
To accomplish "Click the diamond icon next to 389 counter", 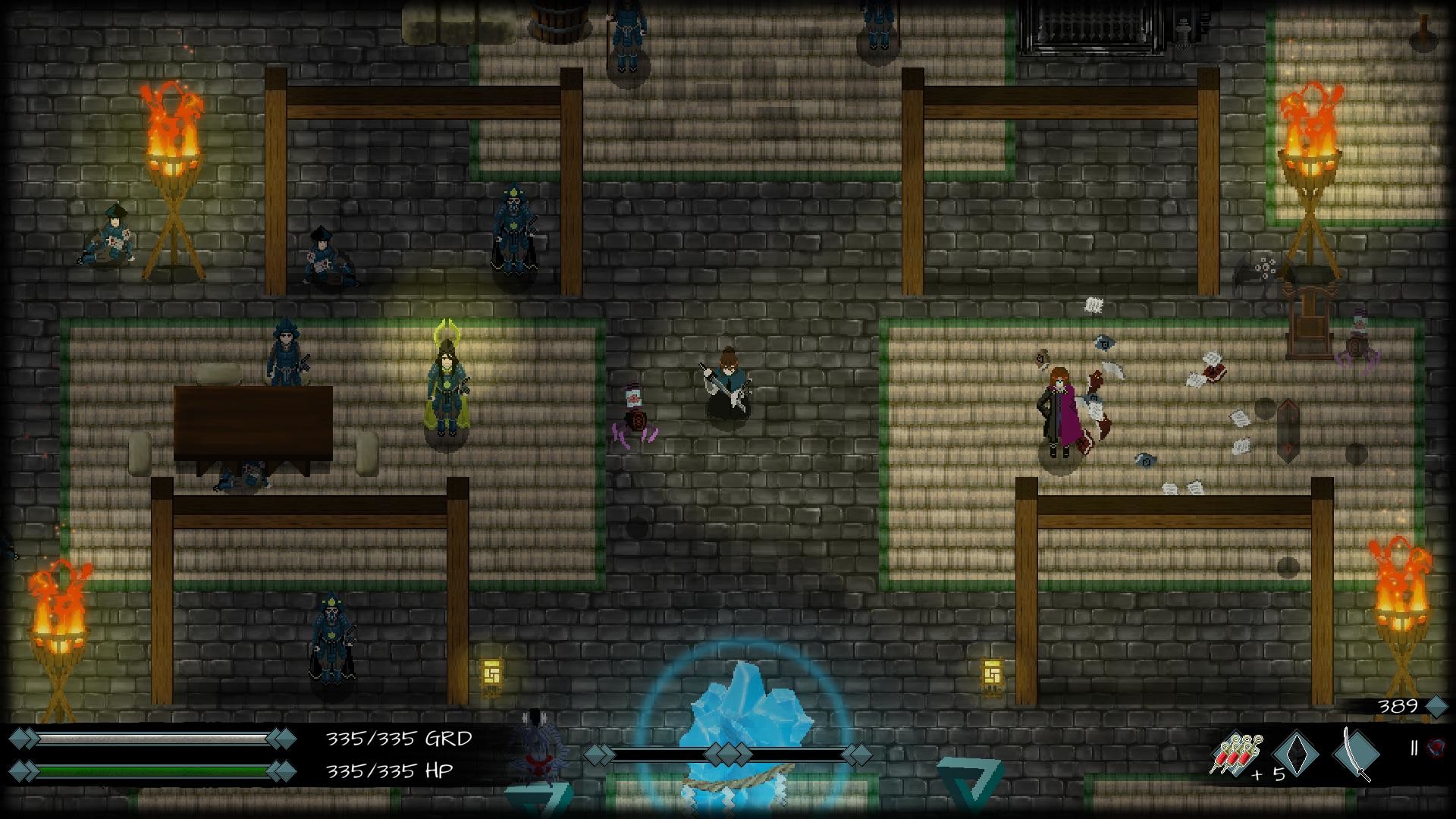I will coord(1436,705).
